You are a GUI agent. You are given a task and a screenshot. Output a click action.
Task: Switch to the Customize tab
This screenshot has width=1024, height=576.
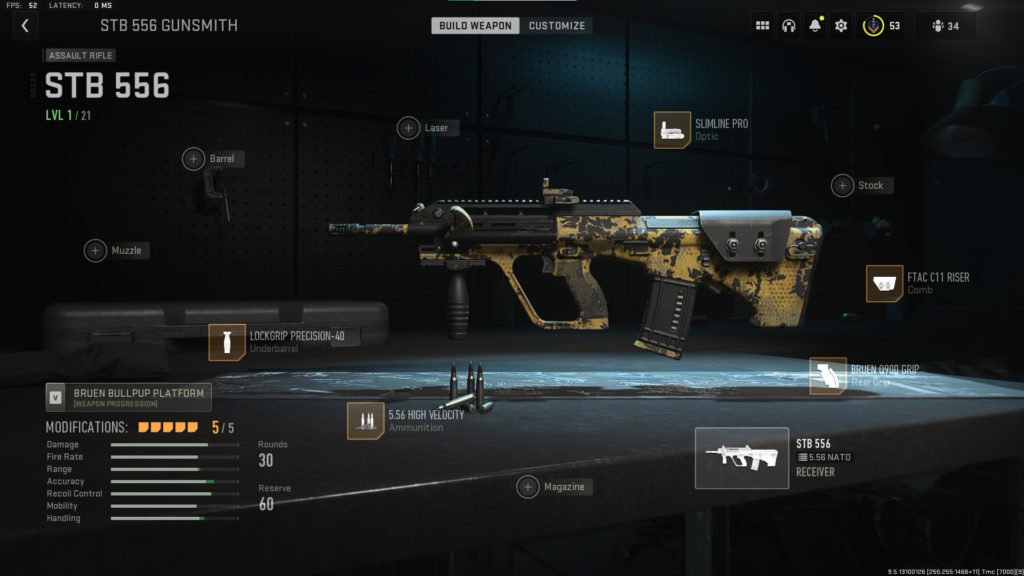click(557, 25)
